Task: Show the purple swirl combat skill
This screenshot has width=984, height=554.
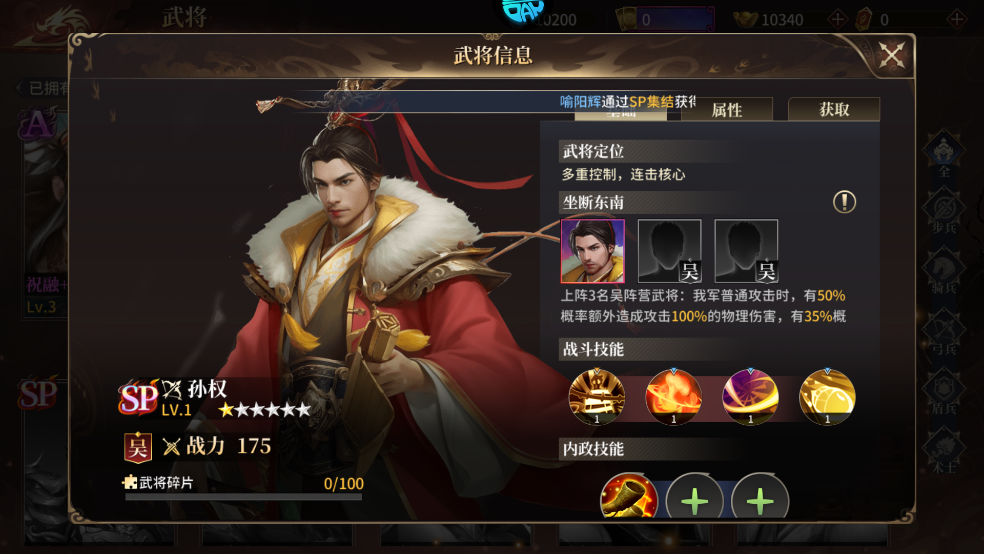Action: (750, 397)
